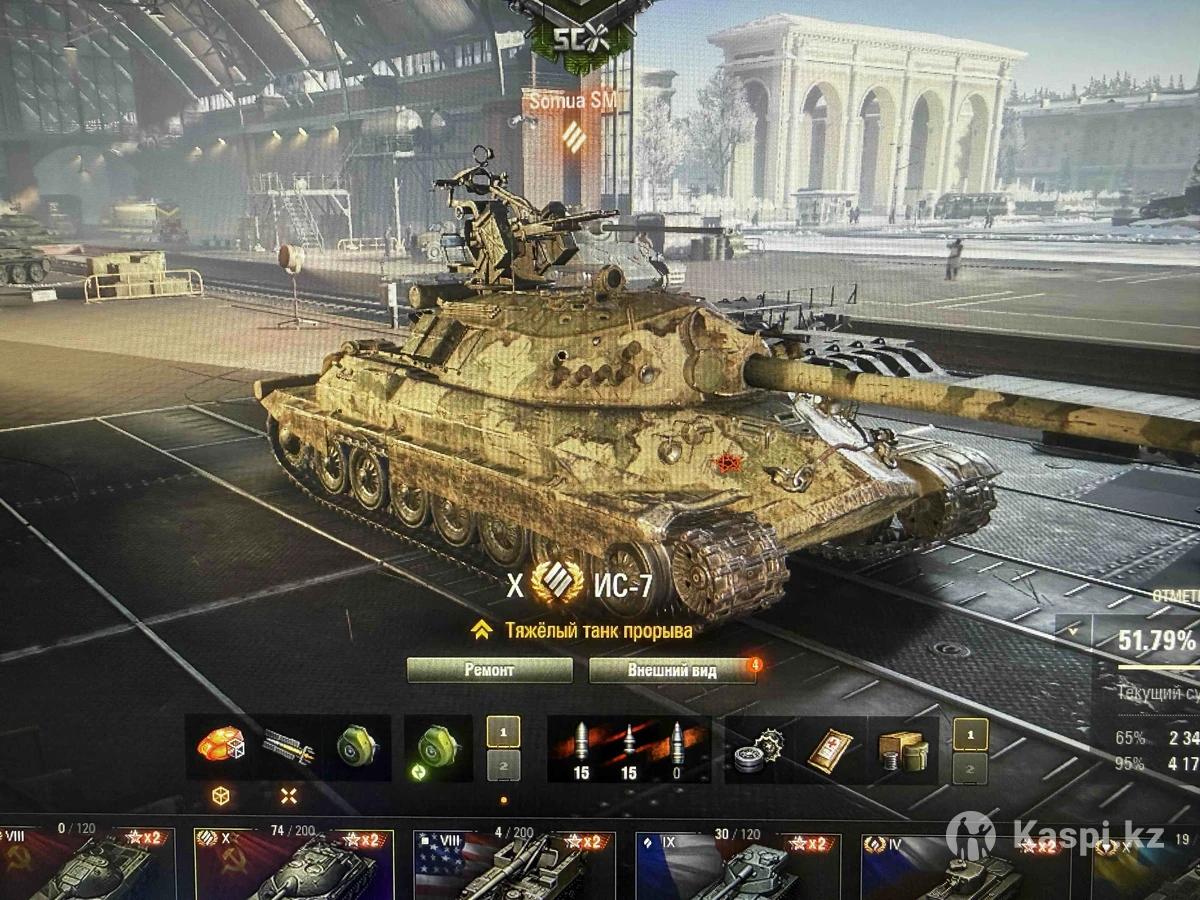
Task: Choose the green equipment slot with swap arrows
Action: 437,746
